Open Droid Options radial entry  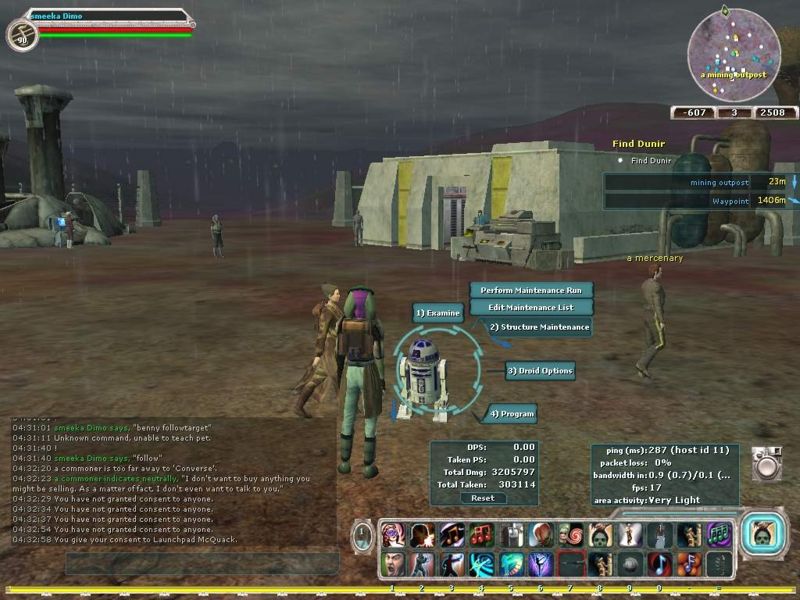click(541, 371)
